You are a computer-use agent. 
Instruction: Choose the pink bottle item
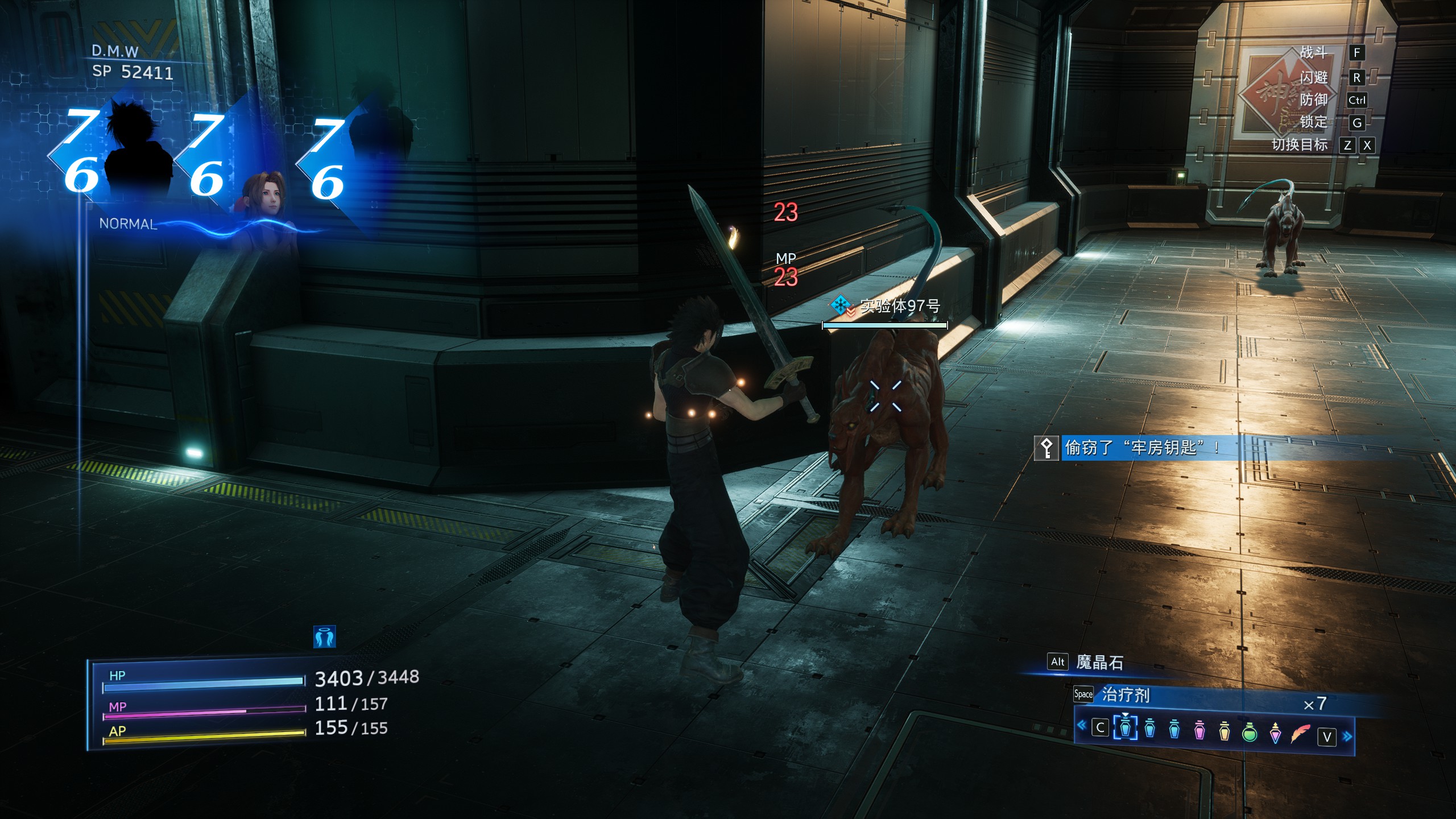(x=1199, y=730)
